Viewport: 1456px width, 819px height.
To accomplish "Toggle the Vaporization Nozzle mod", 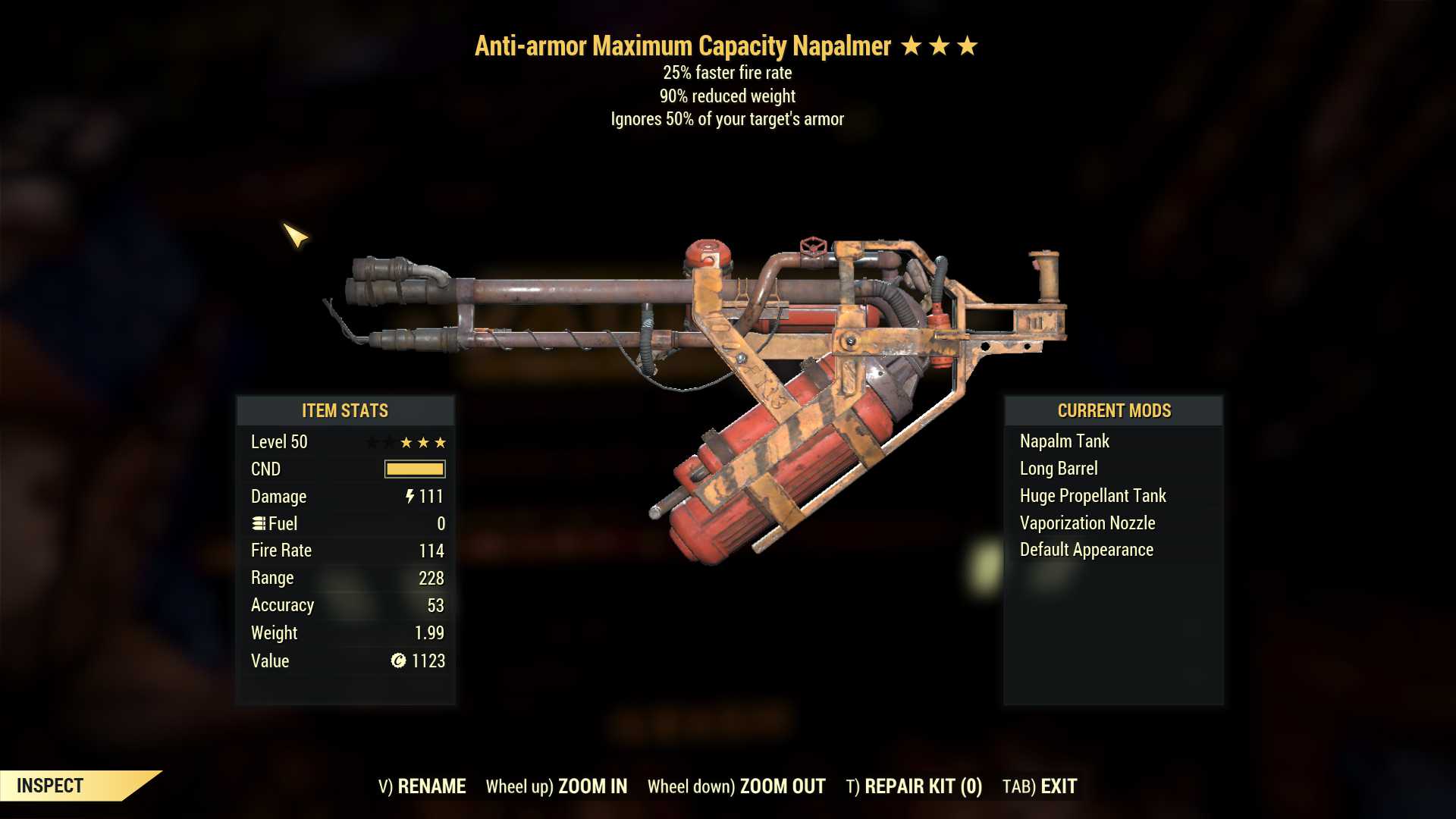I will 1087,522.
